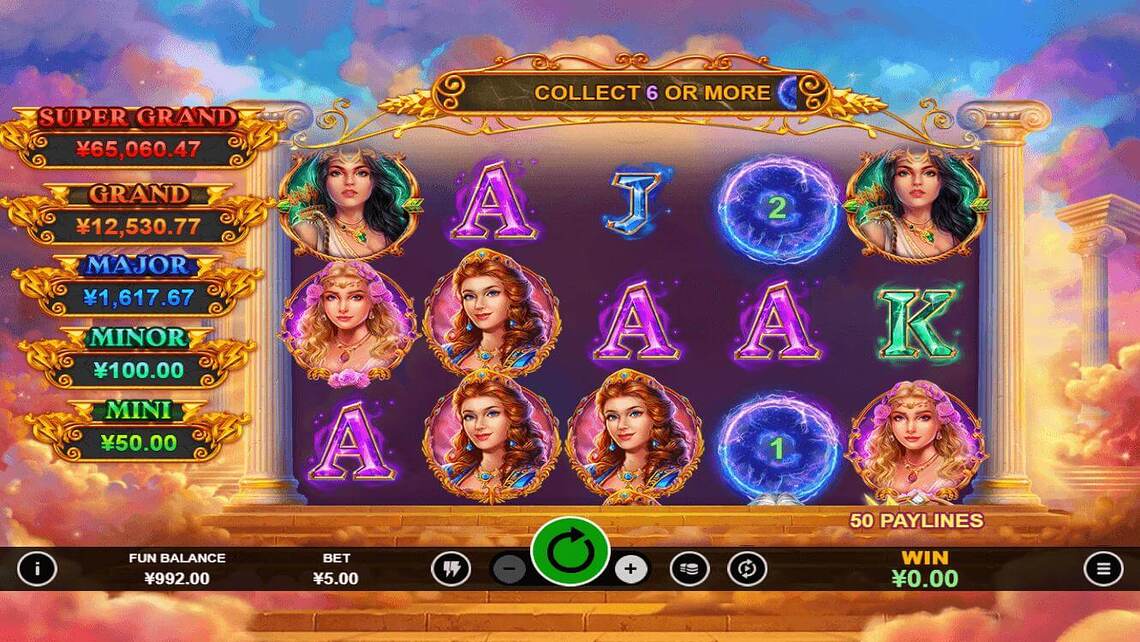Activate the autoplay circular arrows button
The width and height of the screenshot is (1140, 642).
pos(746,569)
